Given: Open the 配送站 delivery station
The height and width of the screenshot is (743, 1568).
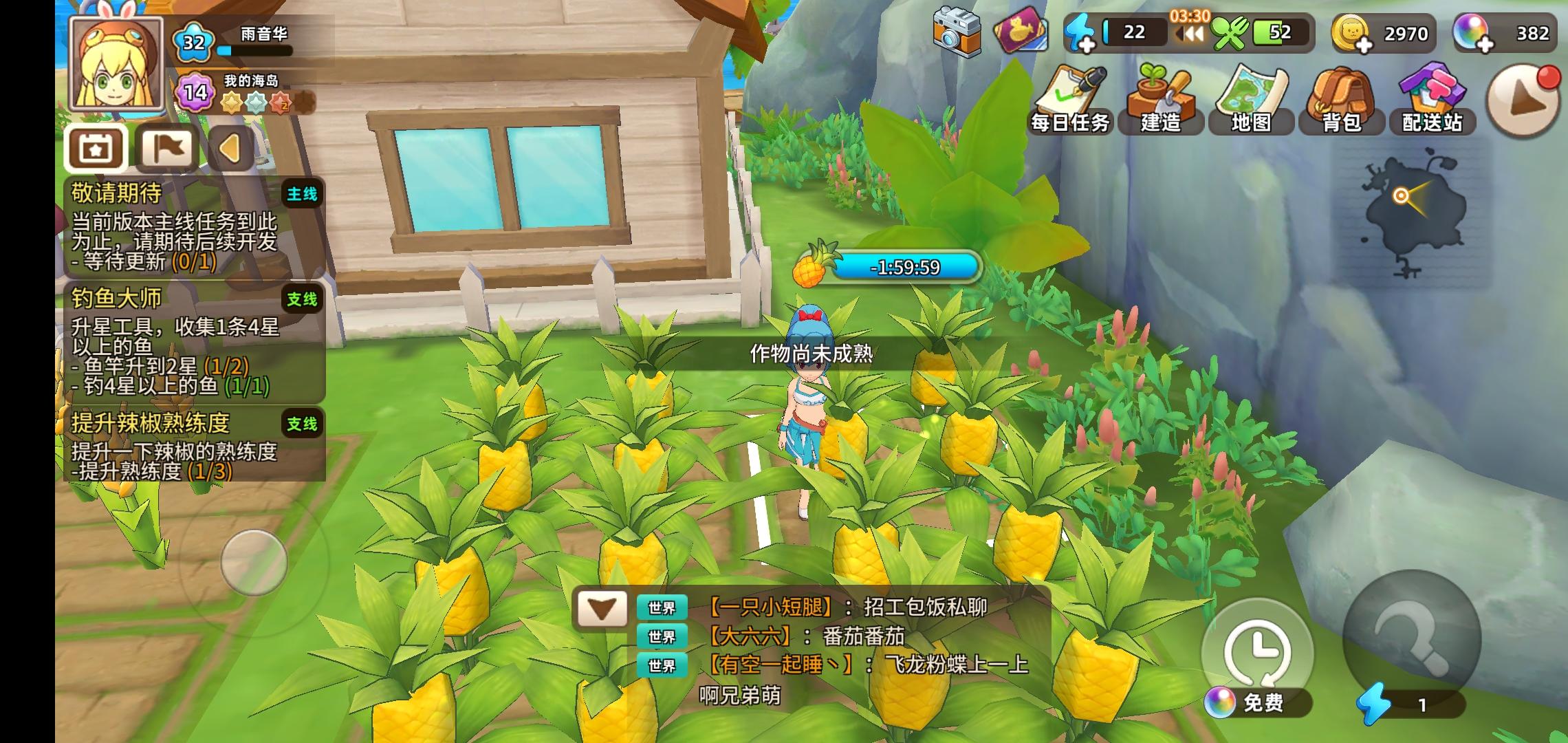Looking at the screenshot, I should point(1433,96).
